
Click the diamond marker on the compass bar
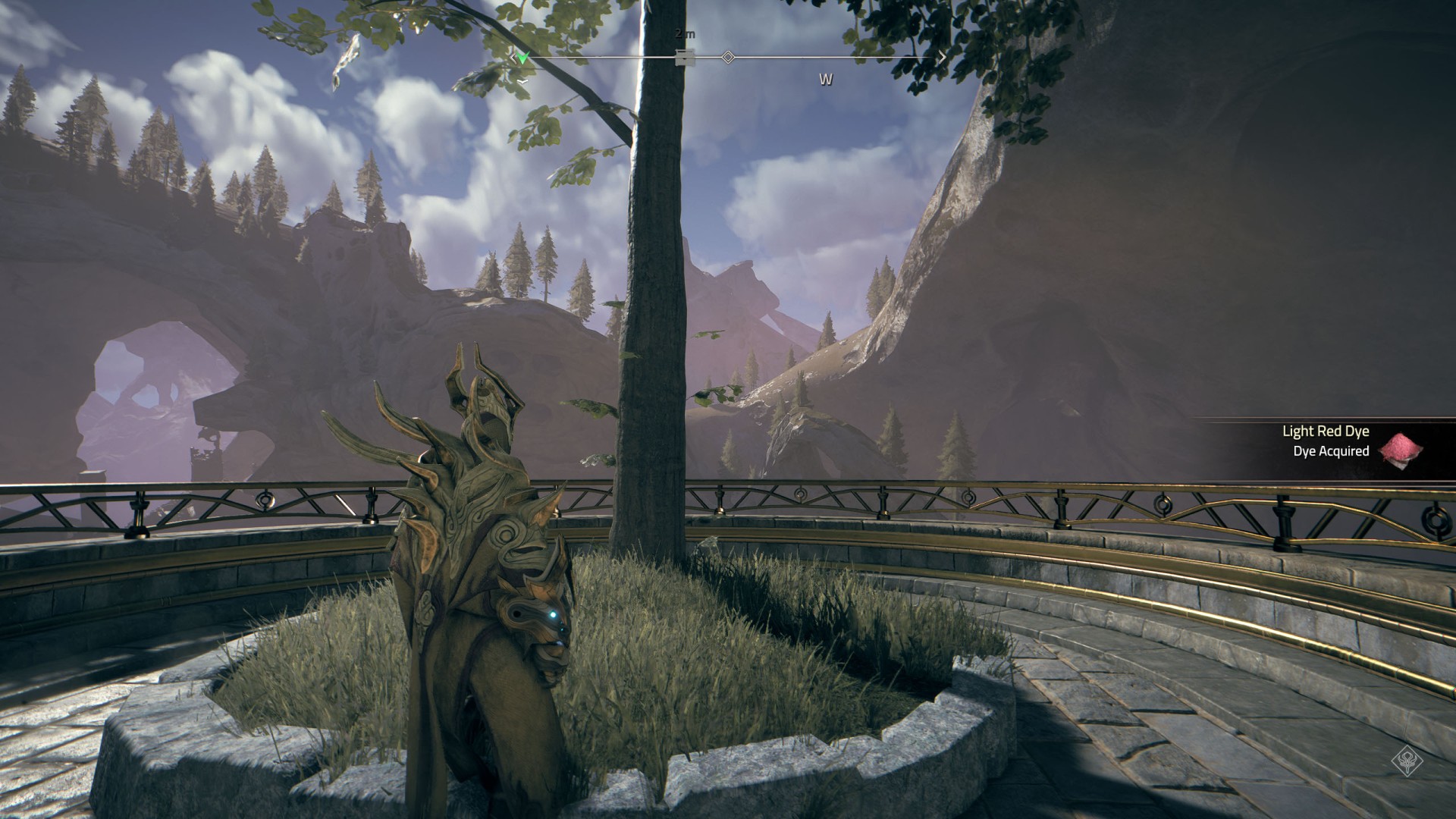click(728, 57)
